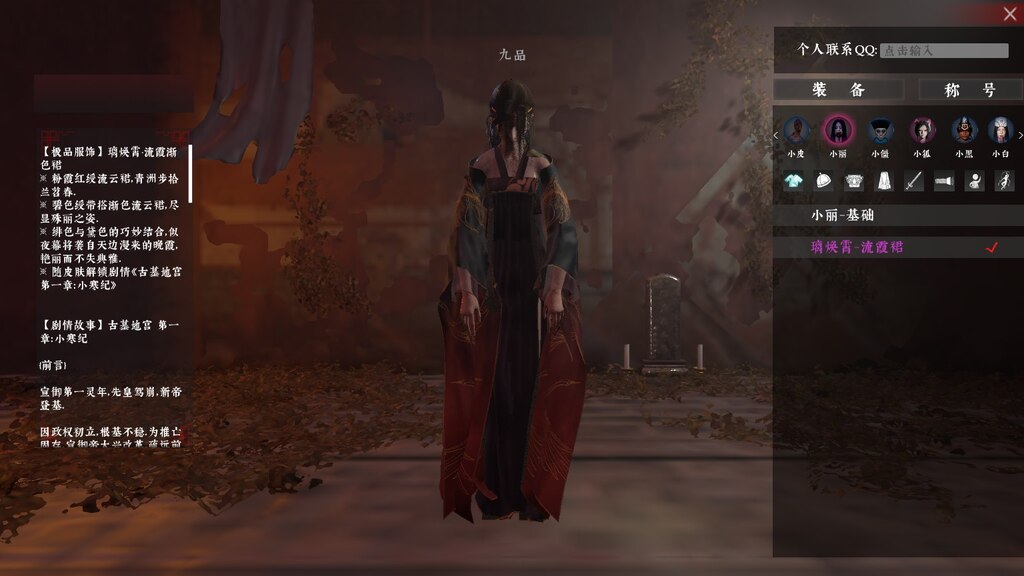Image resolution: width=1024 pixels, height=576 pixels.
Task: Click the personal QQ contact input field
Action: tap(944, 50)
